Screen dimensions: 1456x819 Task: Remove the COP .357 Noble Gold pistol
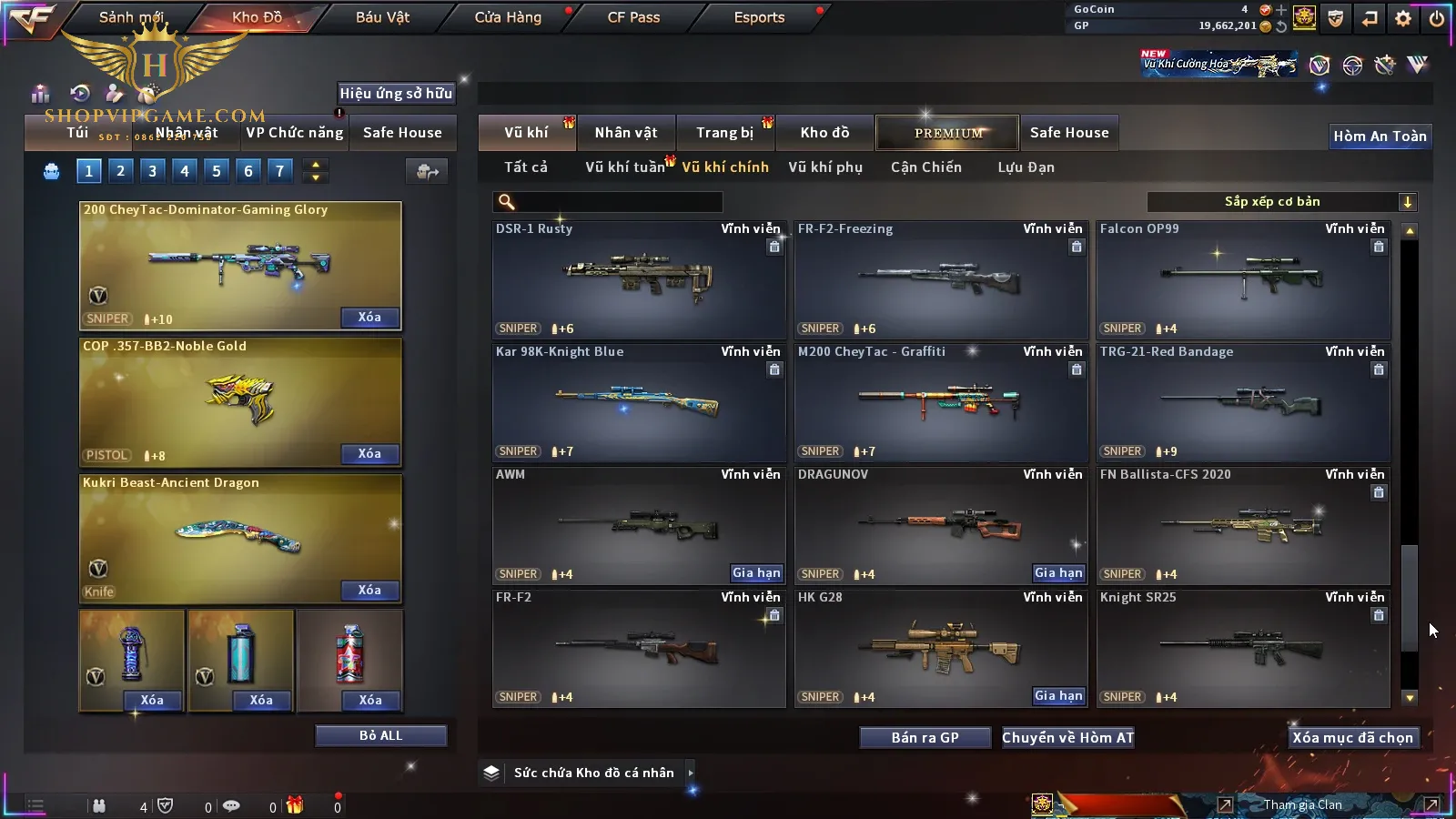pyautogui.click(x=369, y=454)
